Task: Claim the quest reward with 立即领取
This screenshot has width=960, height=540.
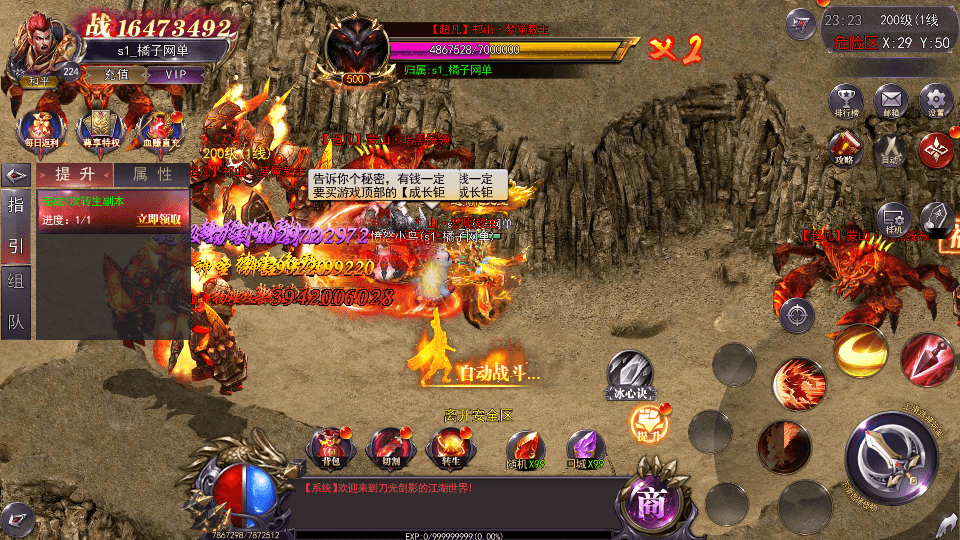Action: [159, 219]
